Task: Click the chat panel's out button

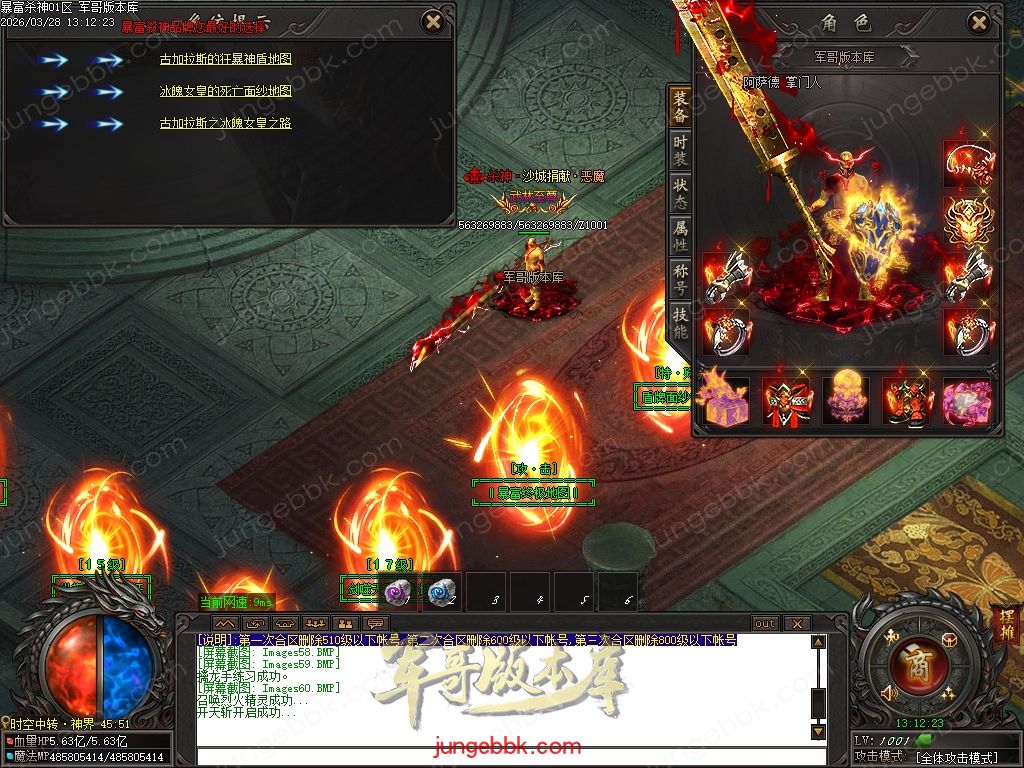Action: tap(765, 623)
